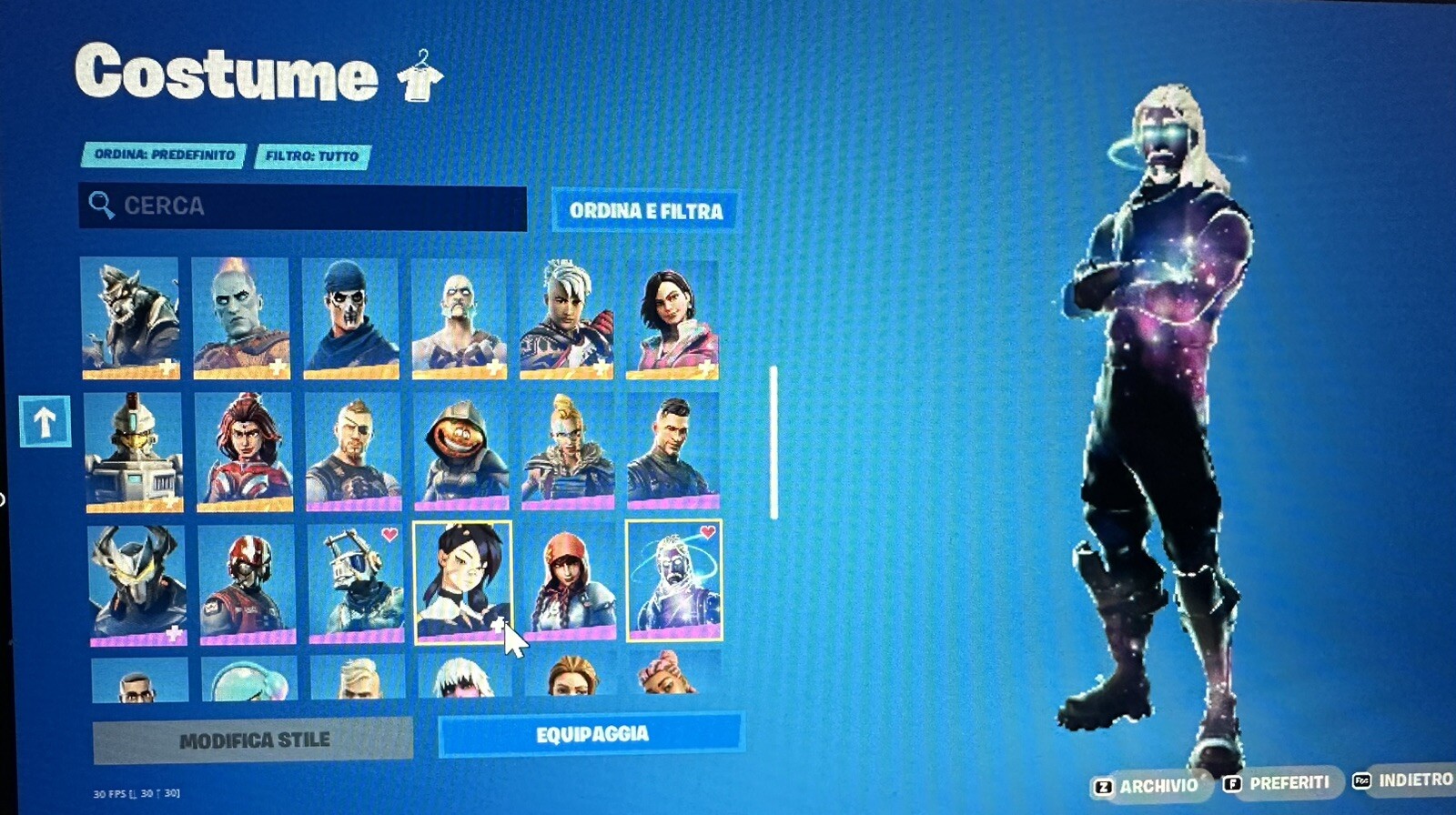The width and height of the screenshot is (1456, 815).
Task: Click the hanger icon beside the Costume title
Action: [423, 75]
